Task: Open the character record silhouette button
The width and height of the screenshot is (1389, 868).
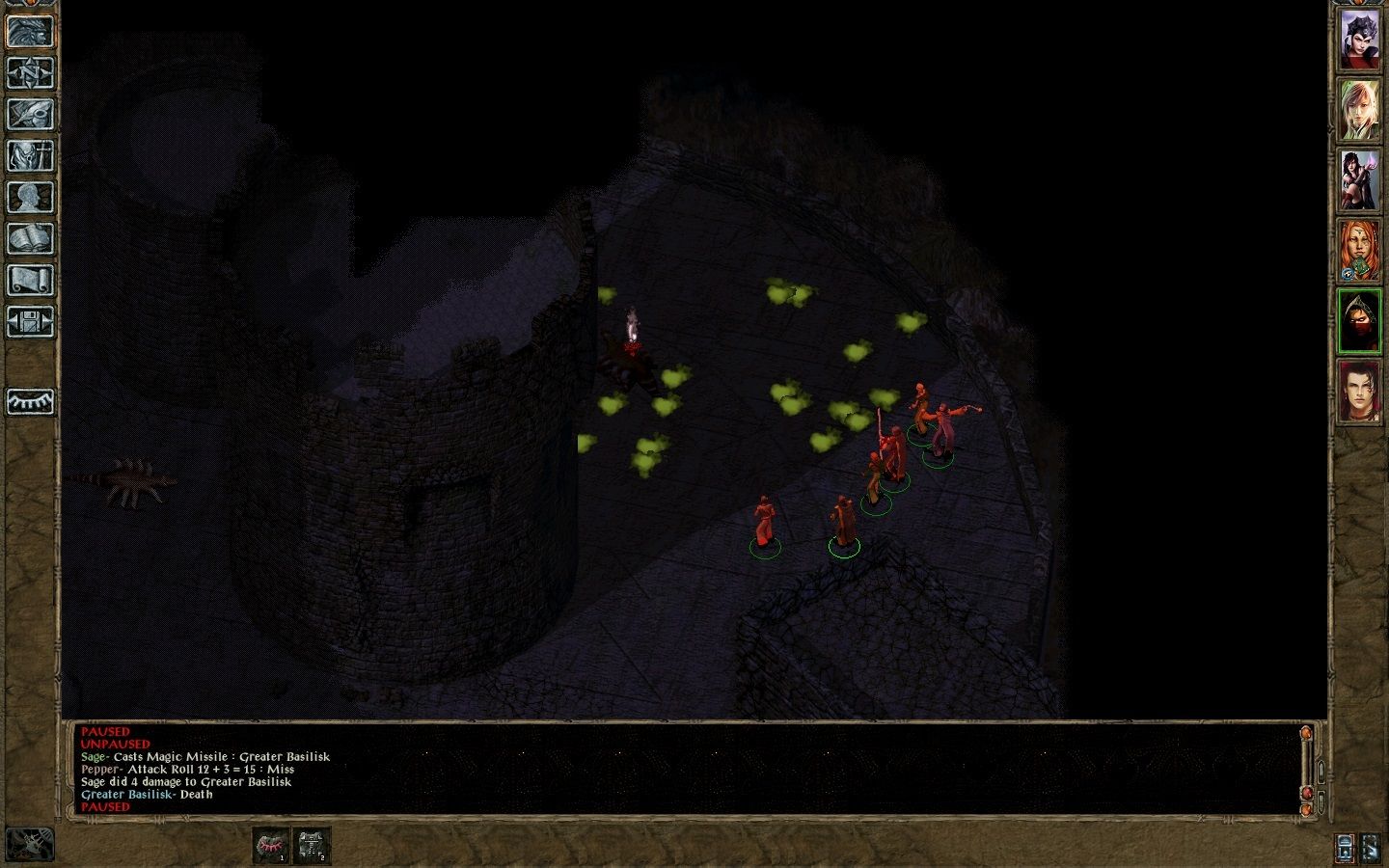Action: pos(30,197)
